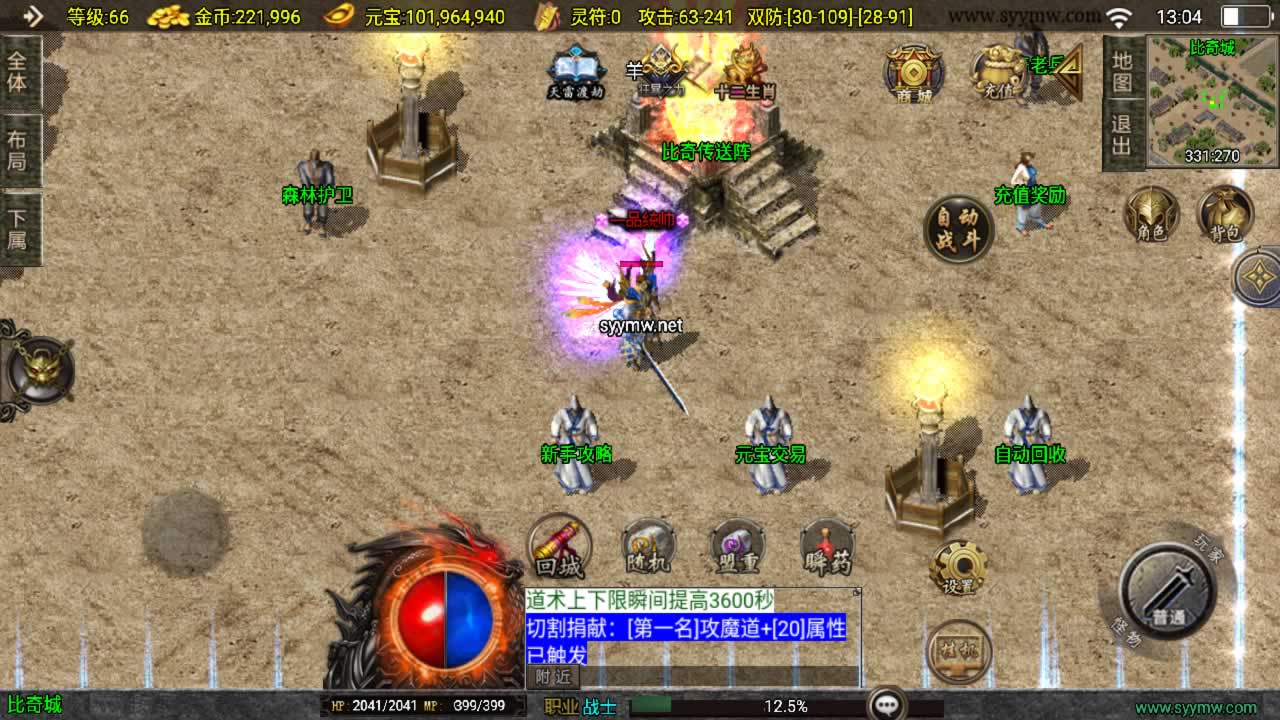Viewport: 1280px width, 720px height.
Task: Use the 回城 return scroll
Action: (x=559, y=547)
